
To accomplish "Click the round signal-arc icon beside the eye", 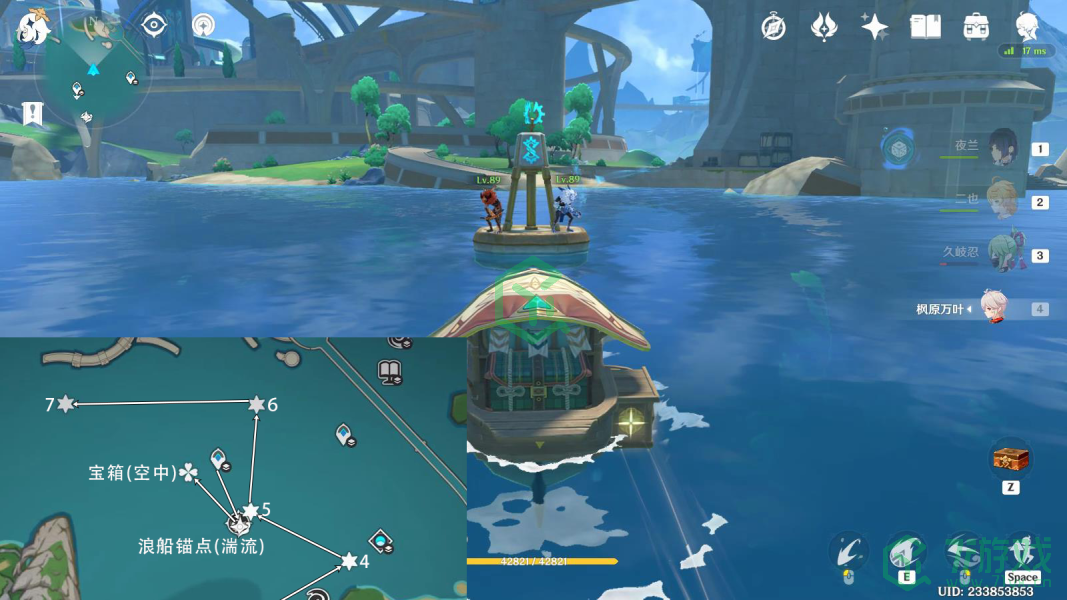I will 204,25.
